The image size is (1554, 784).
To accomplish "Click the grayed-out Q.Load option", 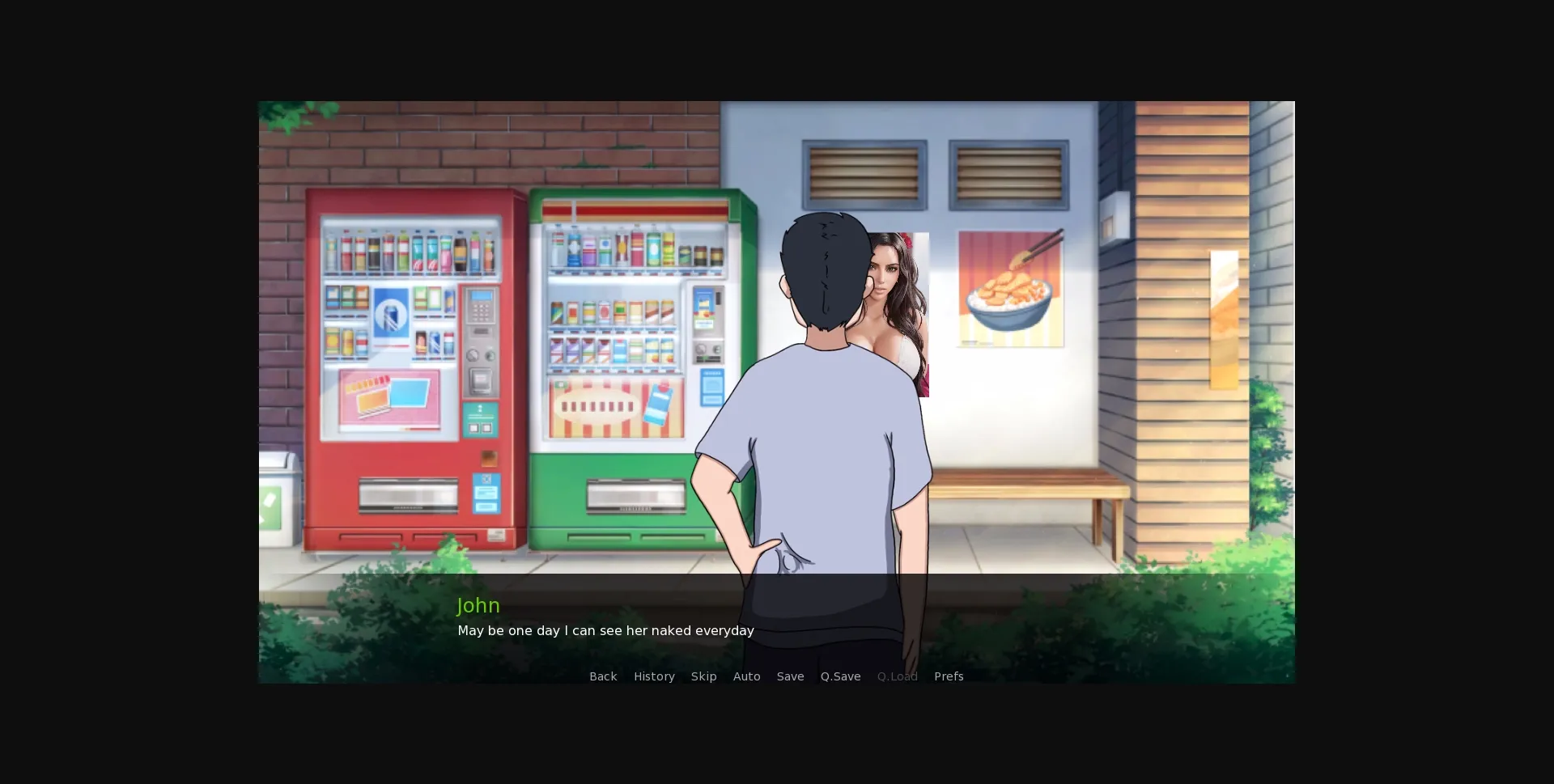I will [x=897, y=676].
